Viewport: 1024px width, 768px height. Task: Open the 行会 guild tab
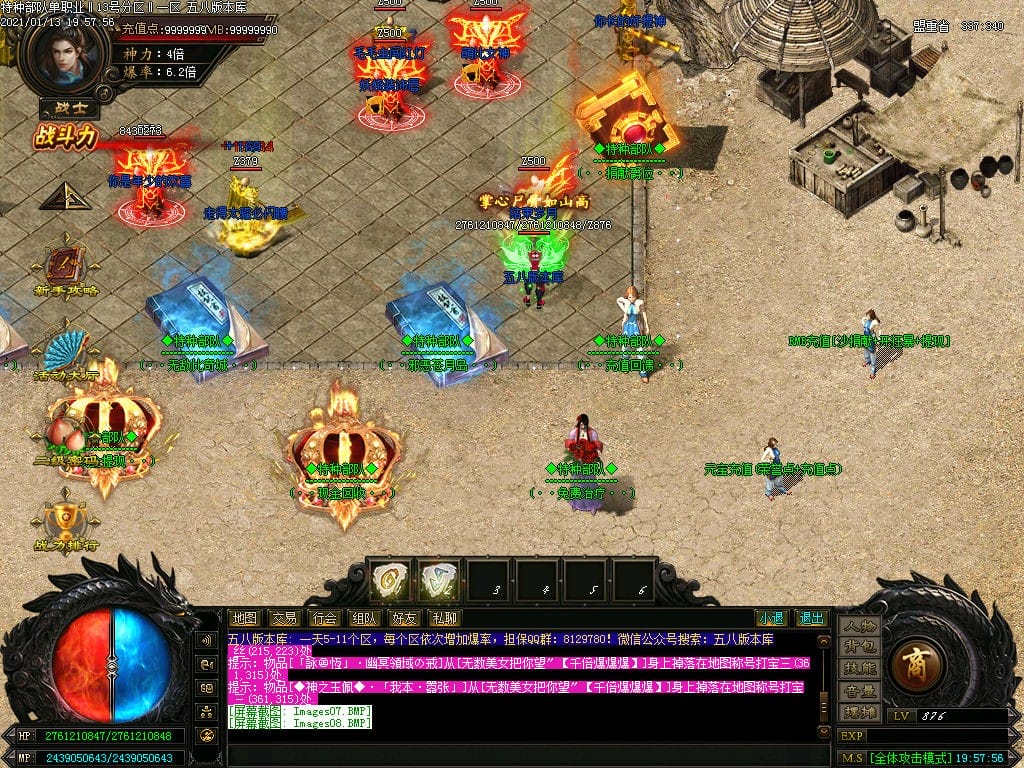[x=323, y=618]
